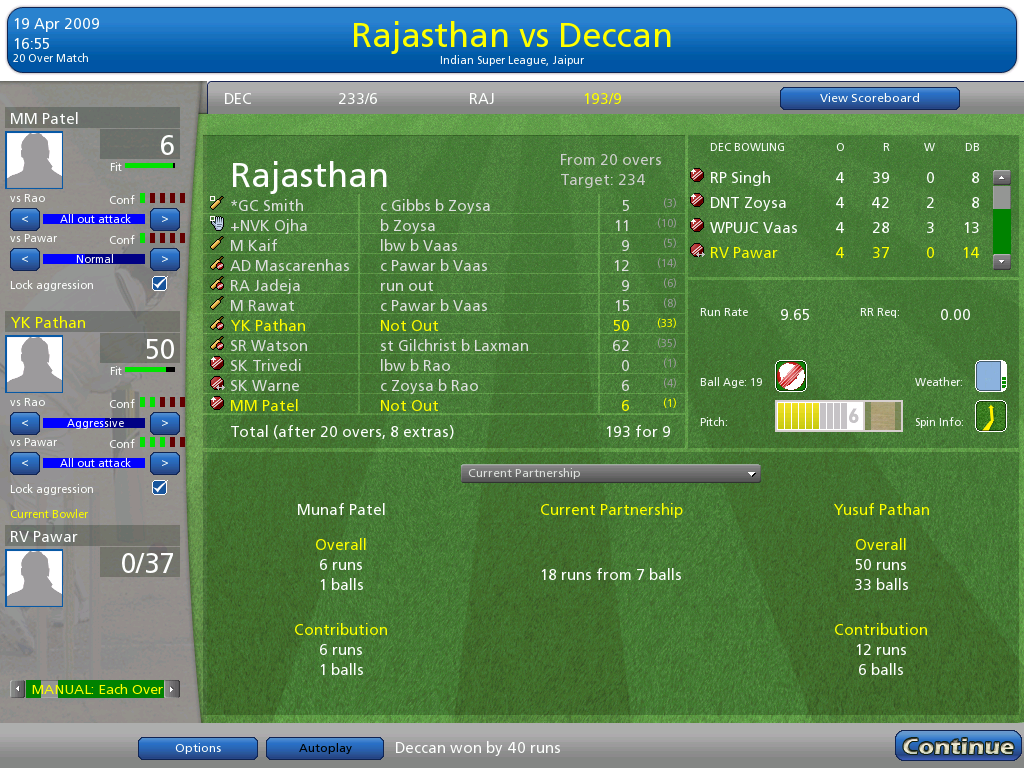Click MM Patel's player portrait

point(35,160)
